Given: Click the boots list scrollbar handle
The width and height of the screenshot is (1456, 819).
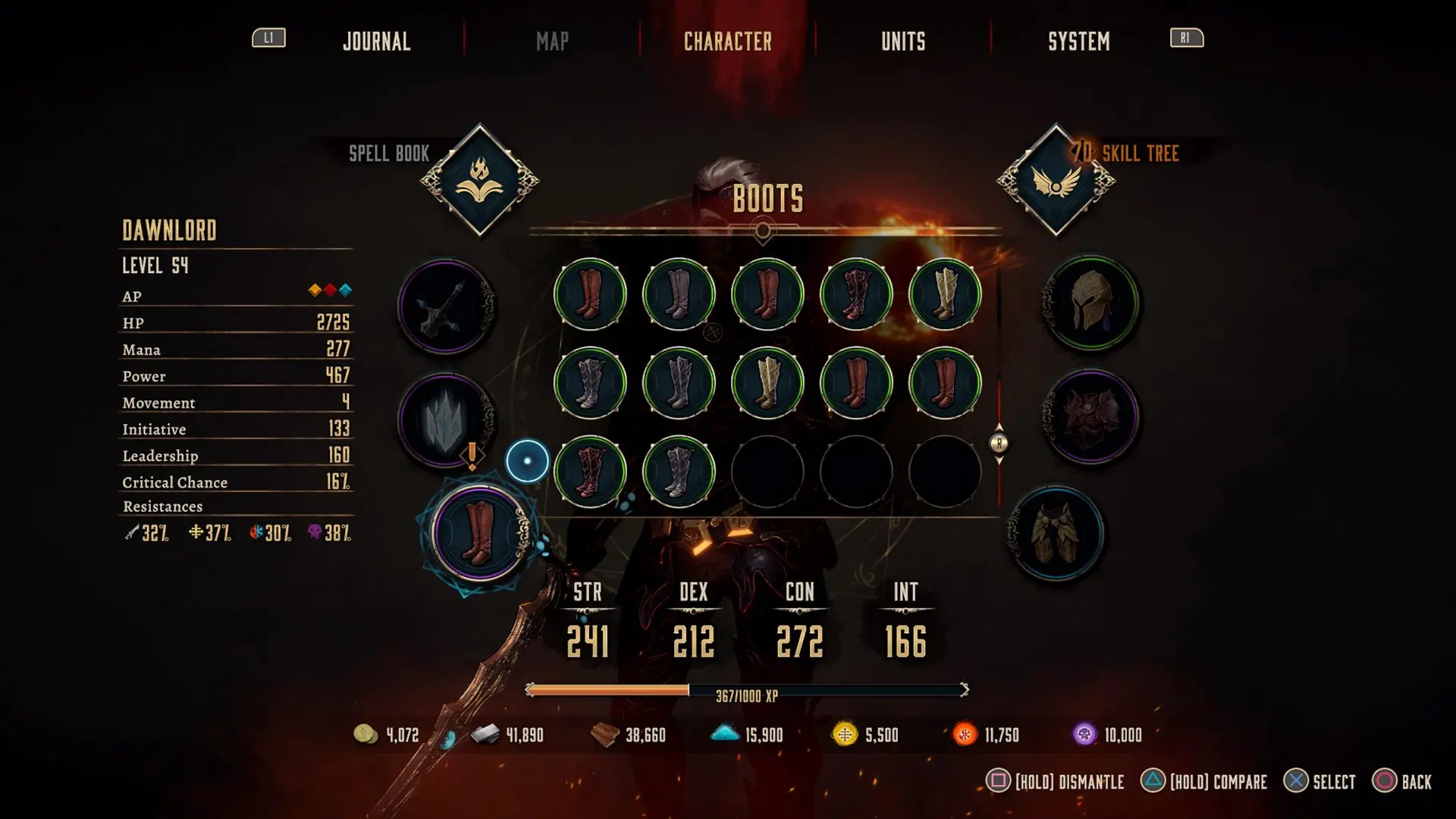Looking at the screenshot, I should tap(999, 444).
